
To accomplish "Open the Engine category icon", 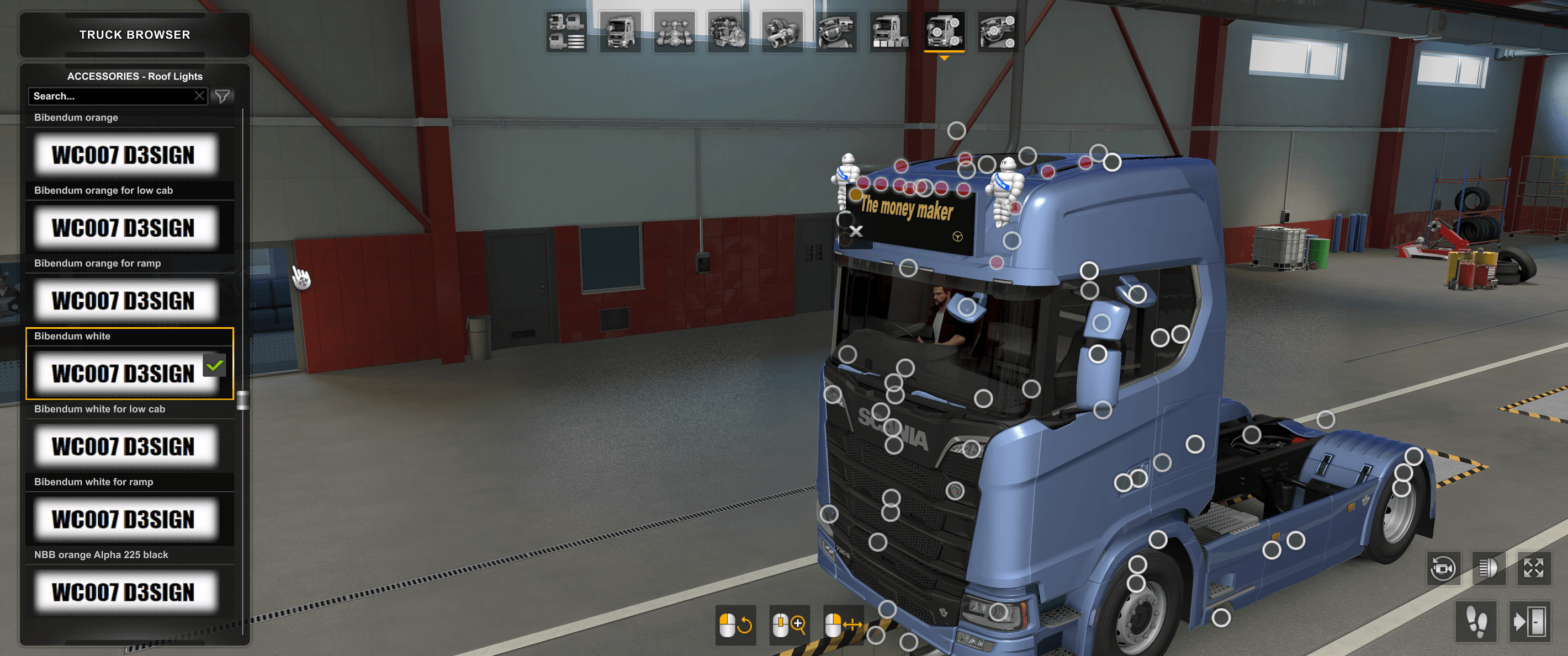I will (x=729, y=34).
